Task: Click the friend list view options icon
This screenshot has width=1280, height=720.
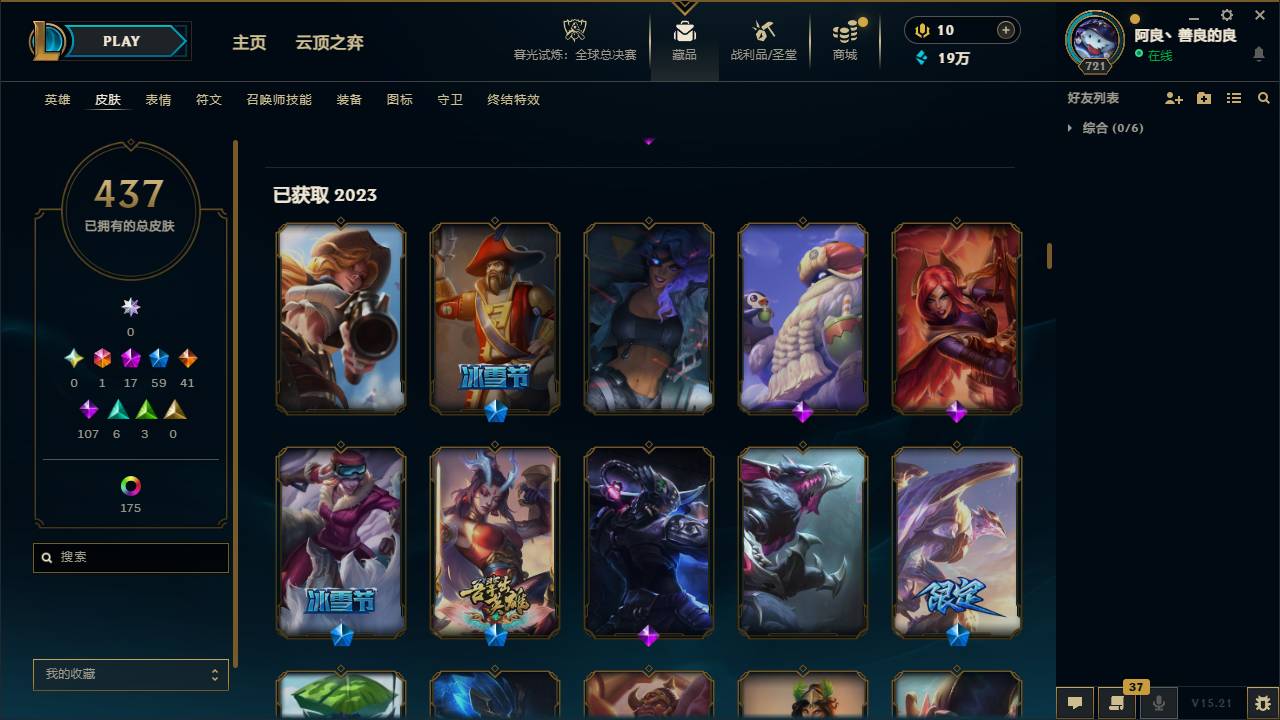Action: tap(1233, 97)
